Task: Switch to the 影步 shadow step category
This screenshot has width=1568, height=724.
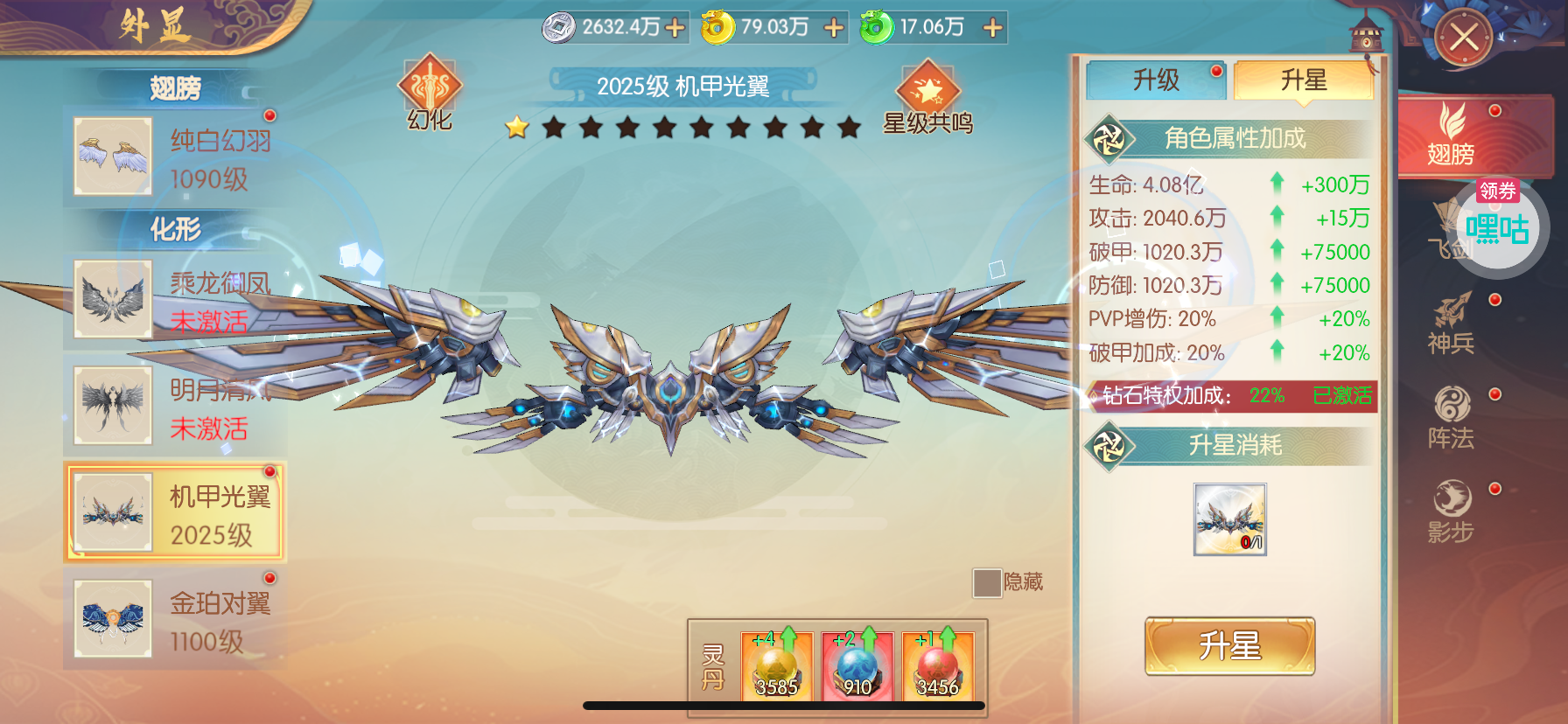Action: (x=1452, y=512)
